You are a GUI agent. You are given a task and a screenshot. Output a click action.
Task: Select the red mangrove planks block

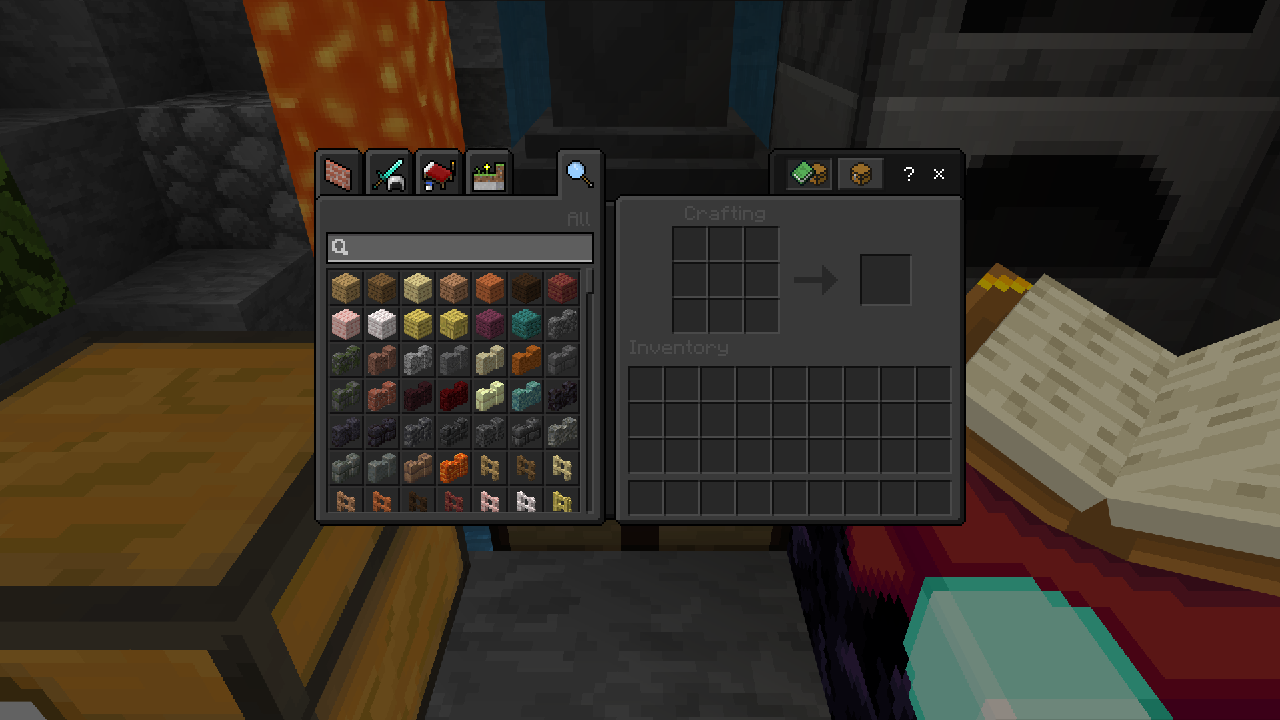[x=562, y=288]
